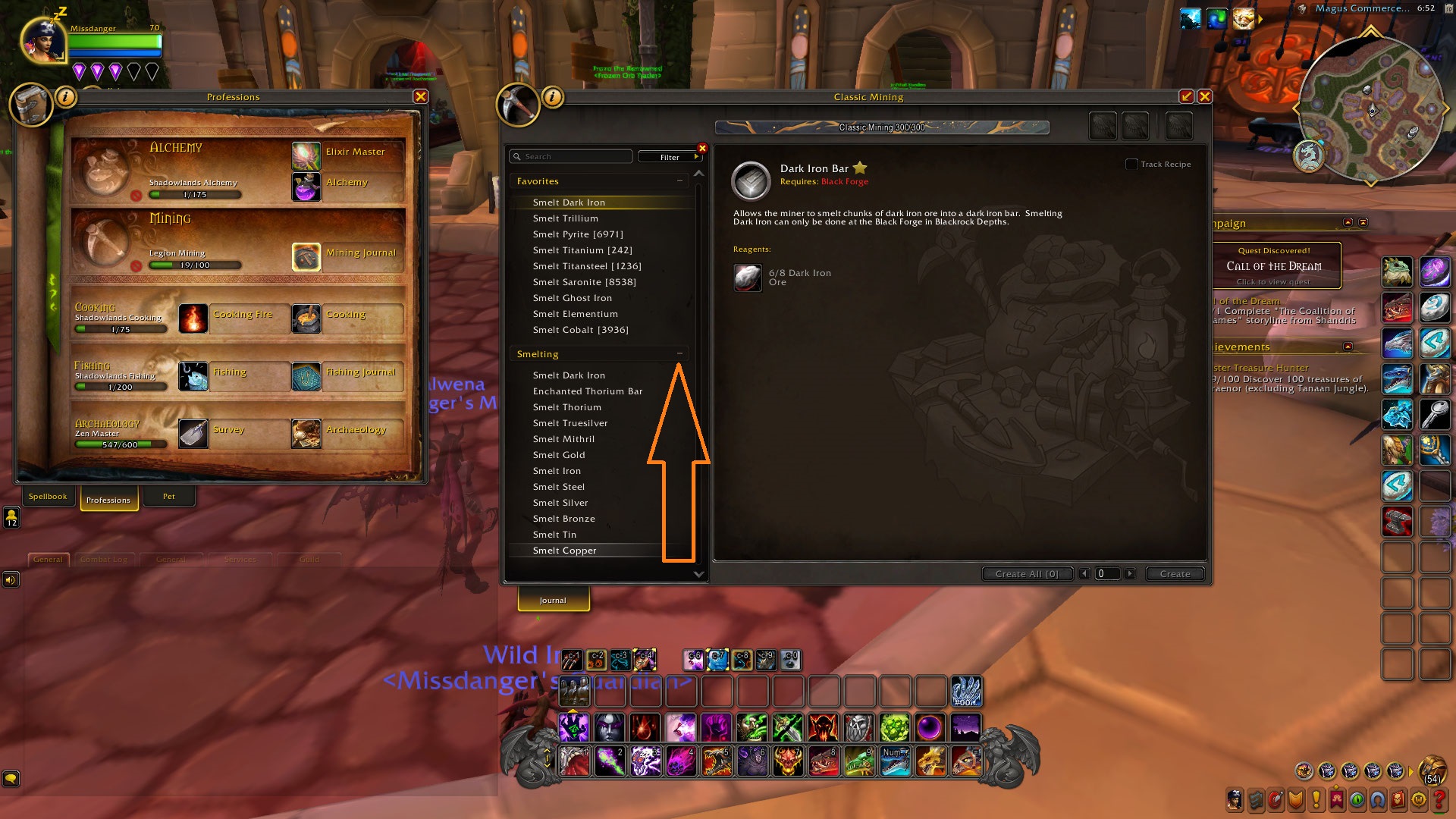Open the Call of the Dream quest popup

(1274, 266)
